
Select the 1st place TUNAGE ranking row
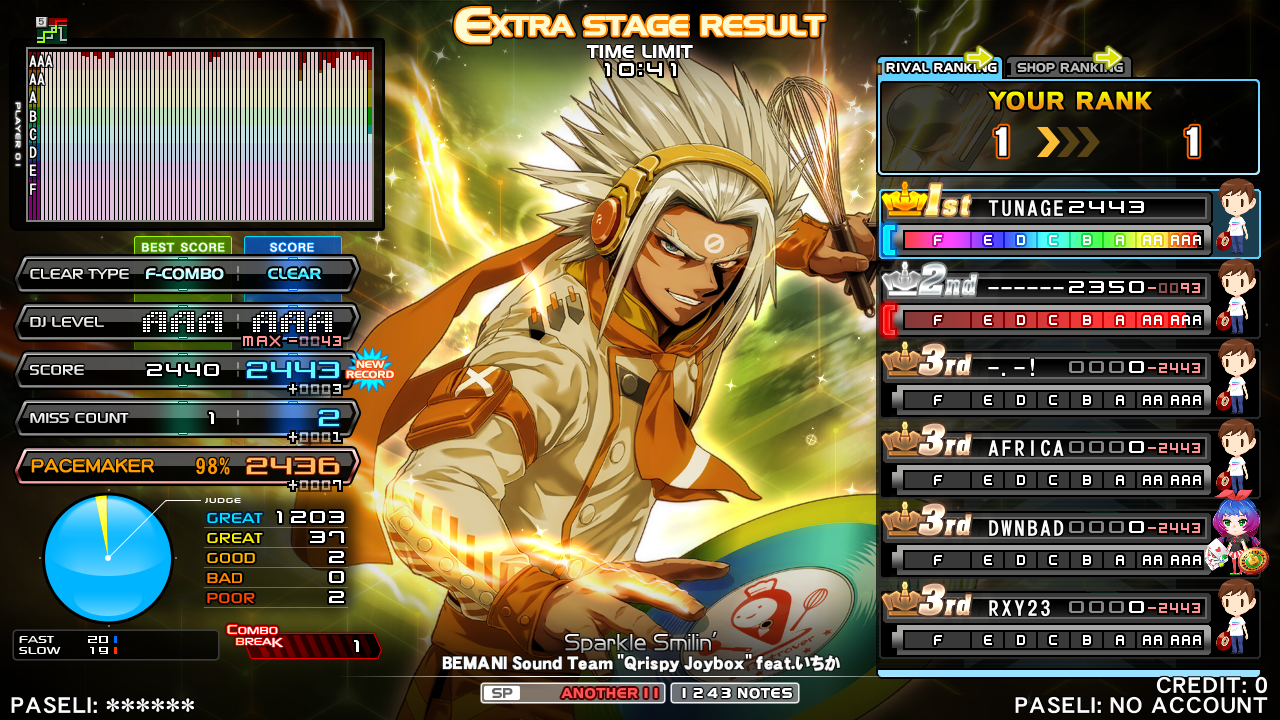1046,223
